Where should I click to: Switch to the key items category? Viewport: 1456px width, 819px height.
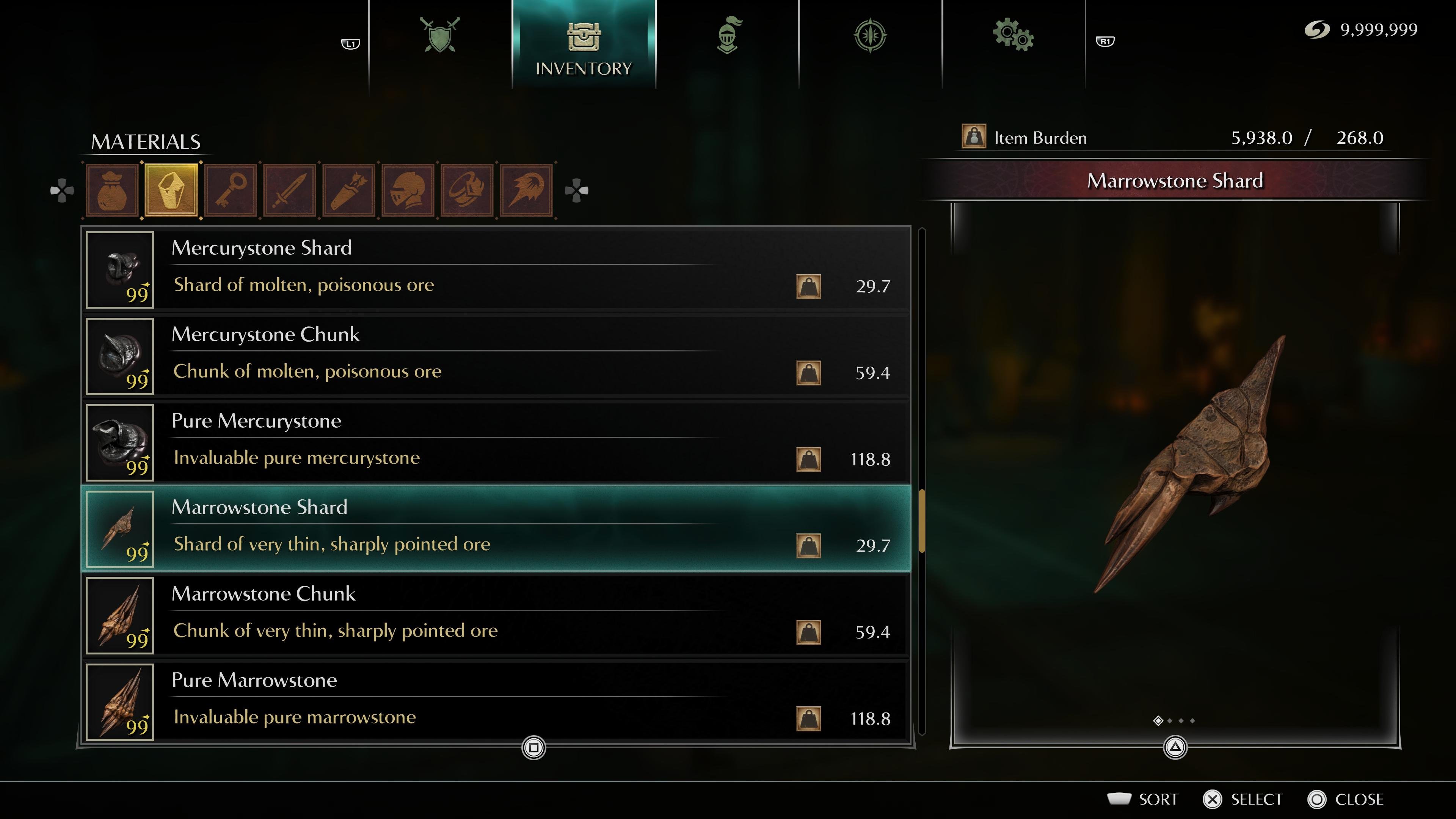tap(231, 190)
